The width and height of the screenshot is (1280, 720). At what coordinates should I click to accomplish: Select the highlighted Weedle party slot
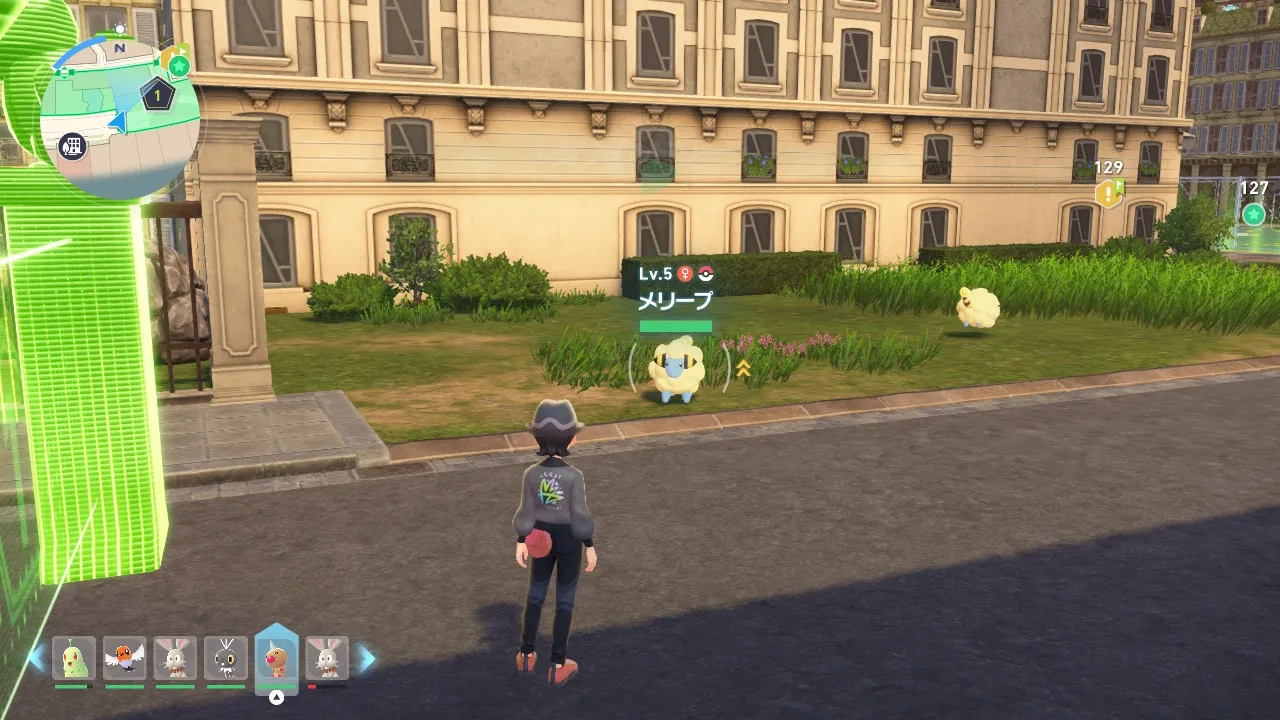(277, 656)
